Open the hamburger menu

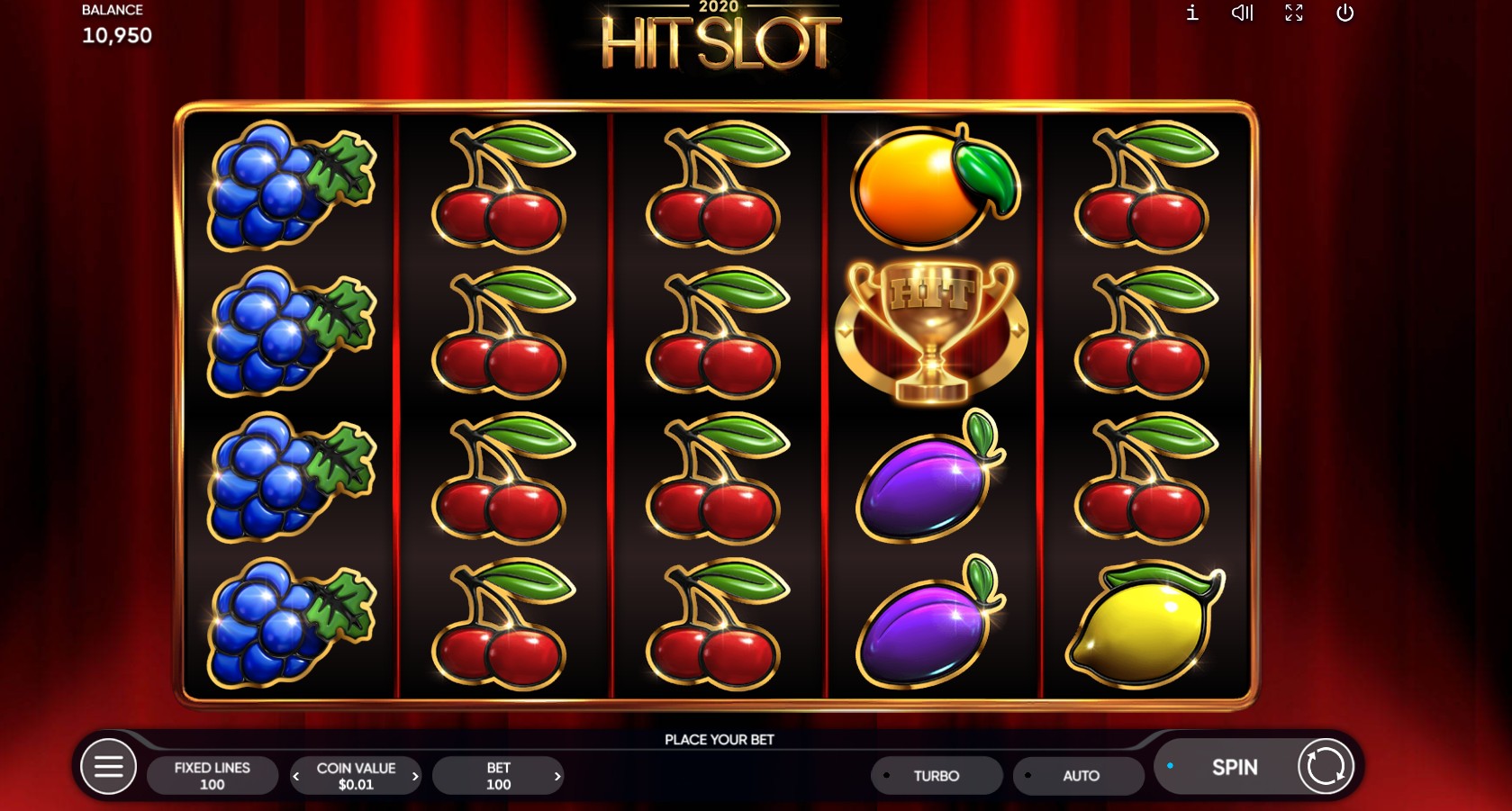click(x=108, y=766)
